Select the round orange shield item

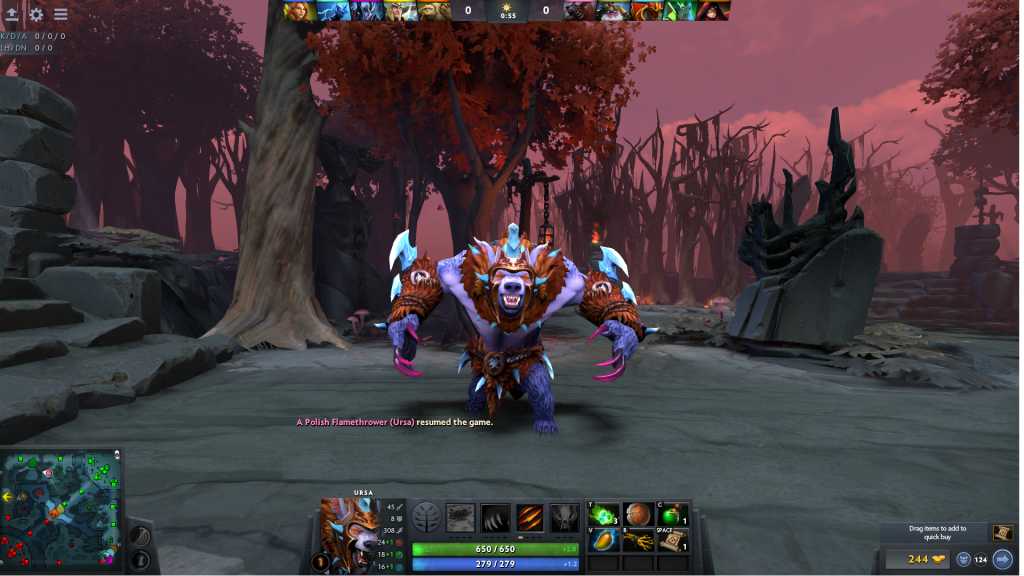click(x=639, y=515)
